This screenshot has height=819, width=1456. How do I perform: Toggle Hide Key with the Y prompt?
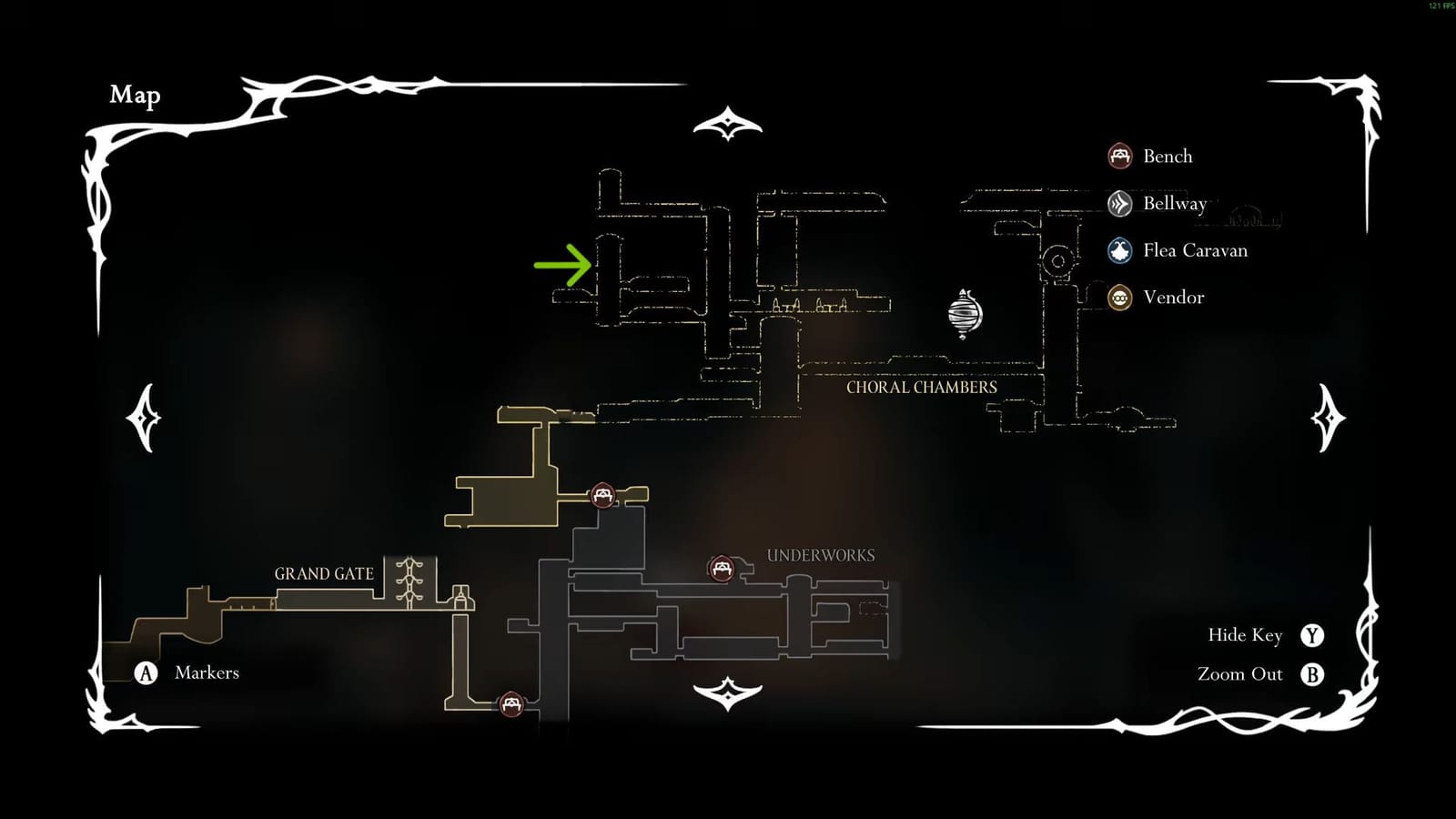[x=1311, y=635]
